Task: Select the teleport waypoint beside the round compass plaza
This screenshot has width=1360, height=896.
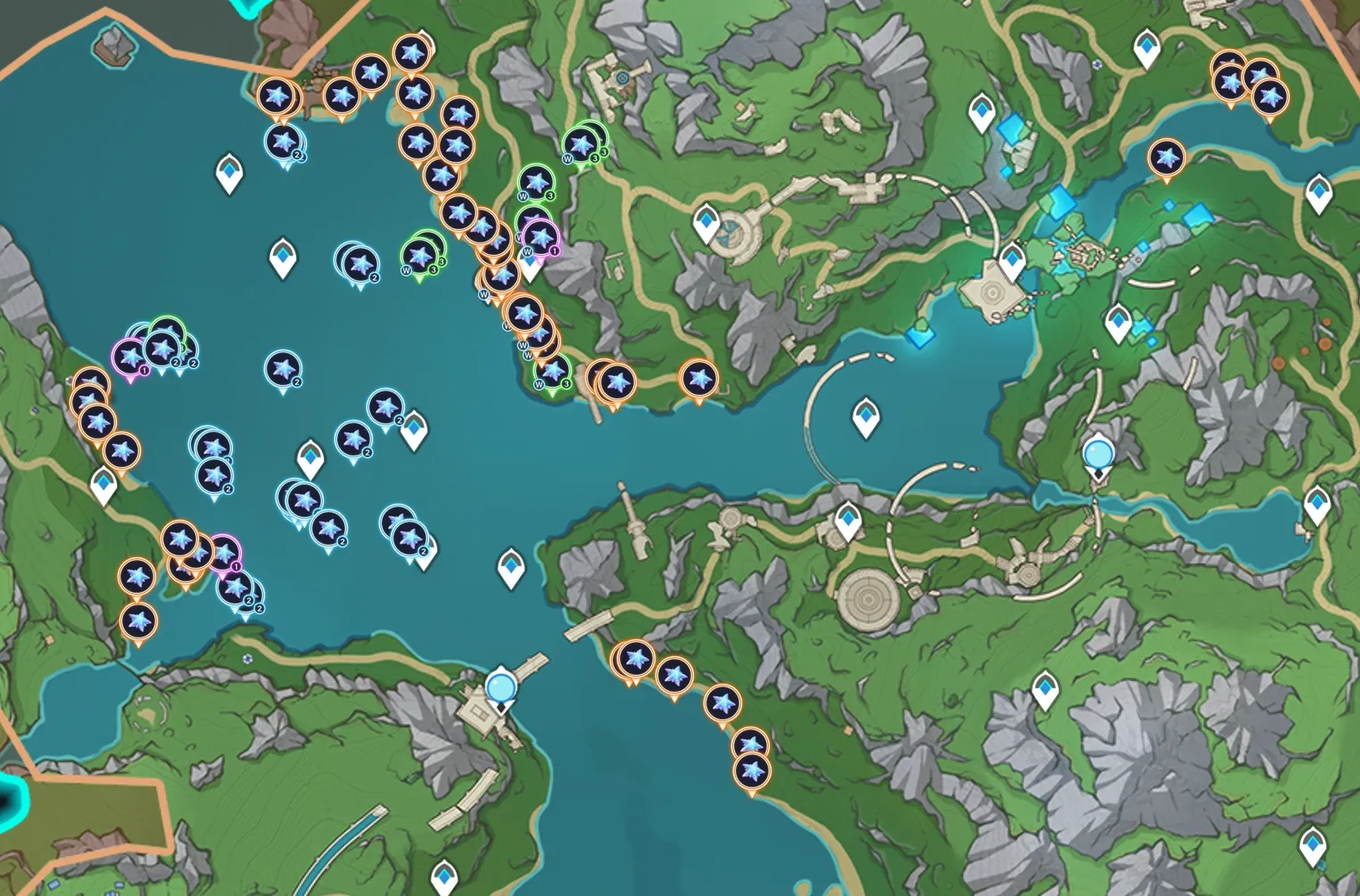Action: tap(706, 221)
